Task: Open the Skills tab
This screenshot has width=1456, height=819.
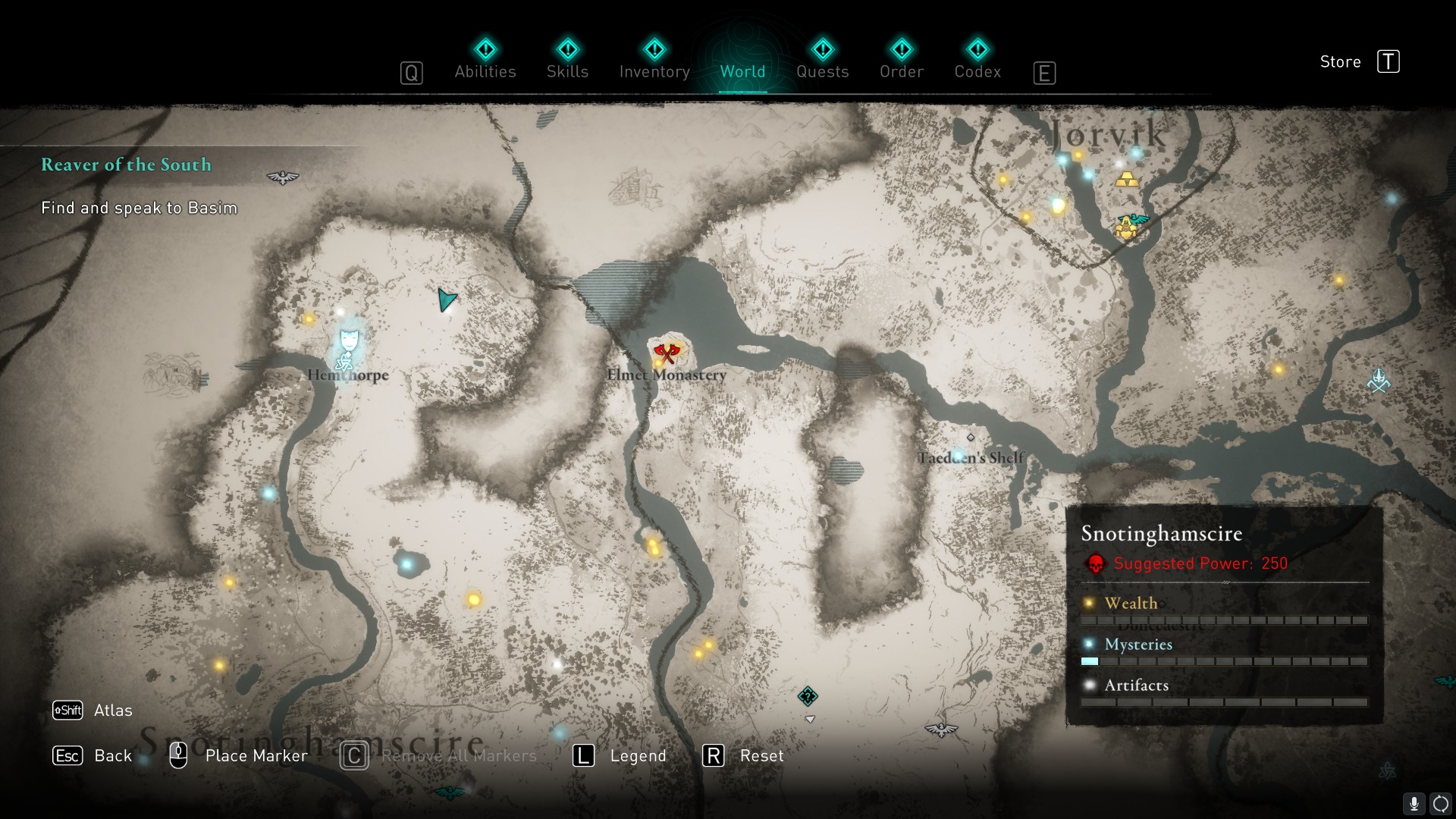Action: tap(567, 71)
